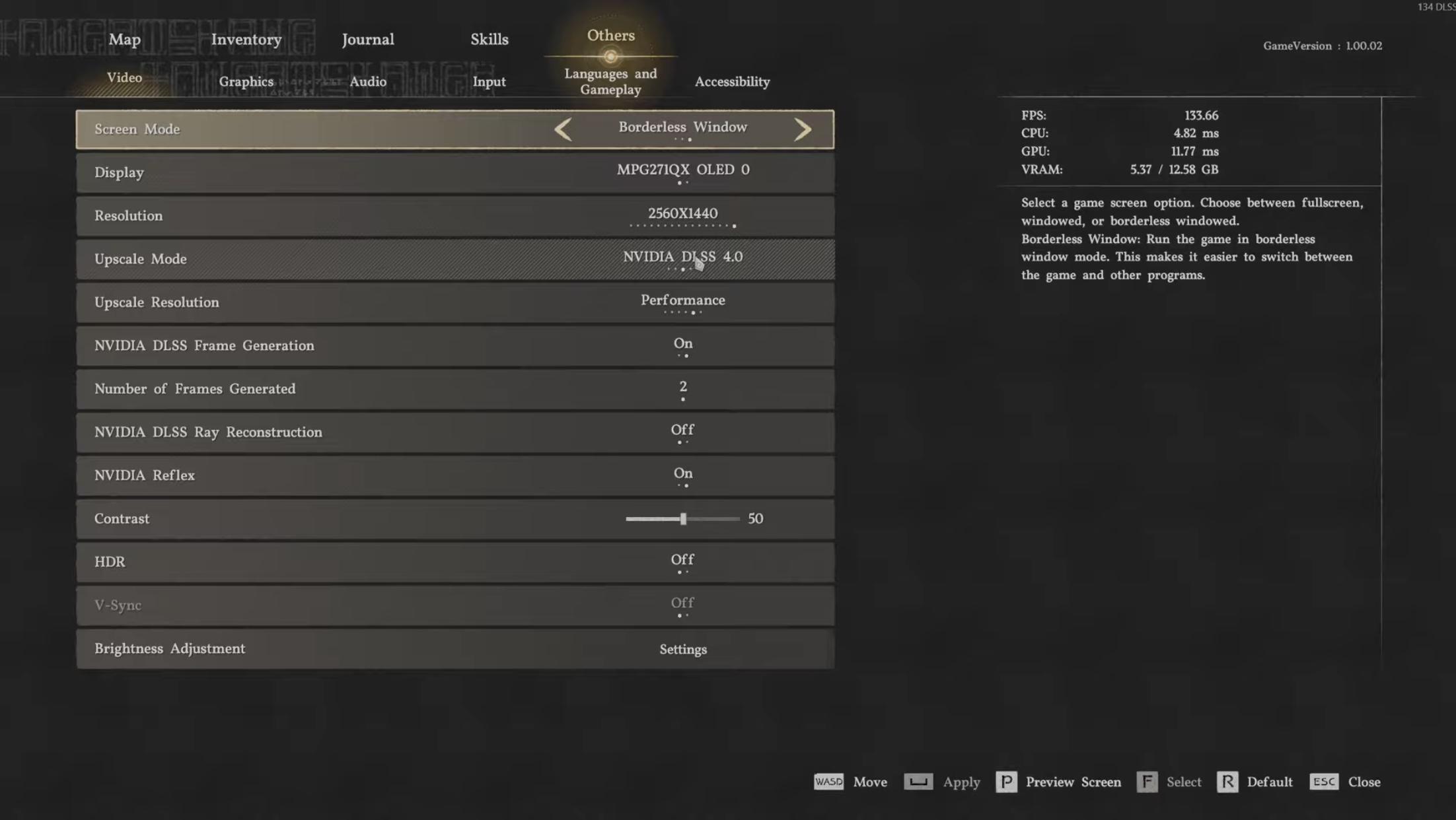Click the left arrow on Screen Mode
Screen dimensions: 1456x820
(x=563, y=129)
